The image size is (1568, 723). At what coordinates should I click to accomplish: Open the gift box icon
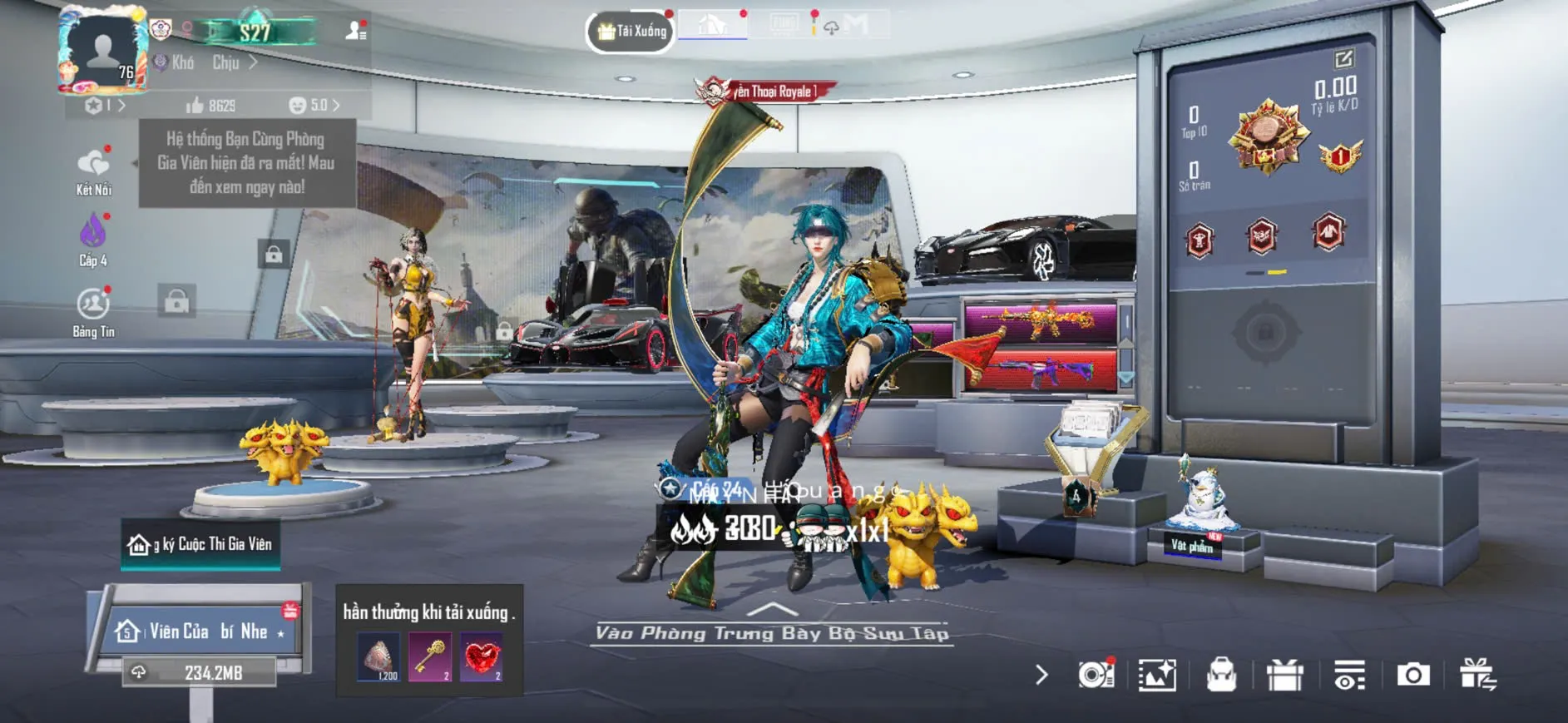[x=1284, y=675]
